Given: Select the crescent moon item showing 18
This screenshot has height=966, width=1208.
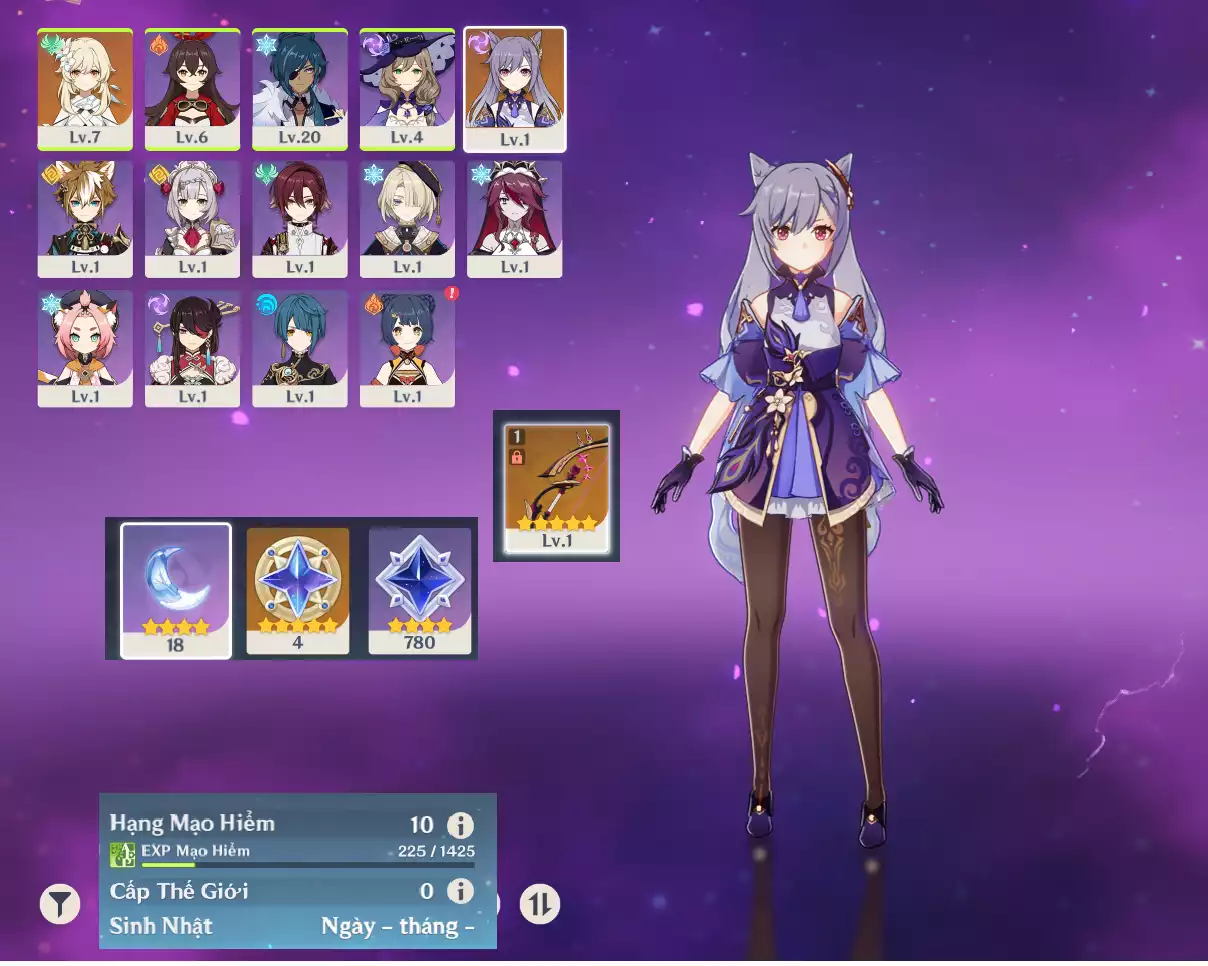Looking at the screenshot, I should 176,590.
